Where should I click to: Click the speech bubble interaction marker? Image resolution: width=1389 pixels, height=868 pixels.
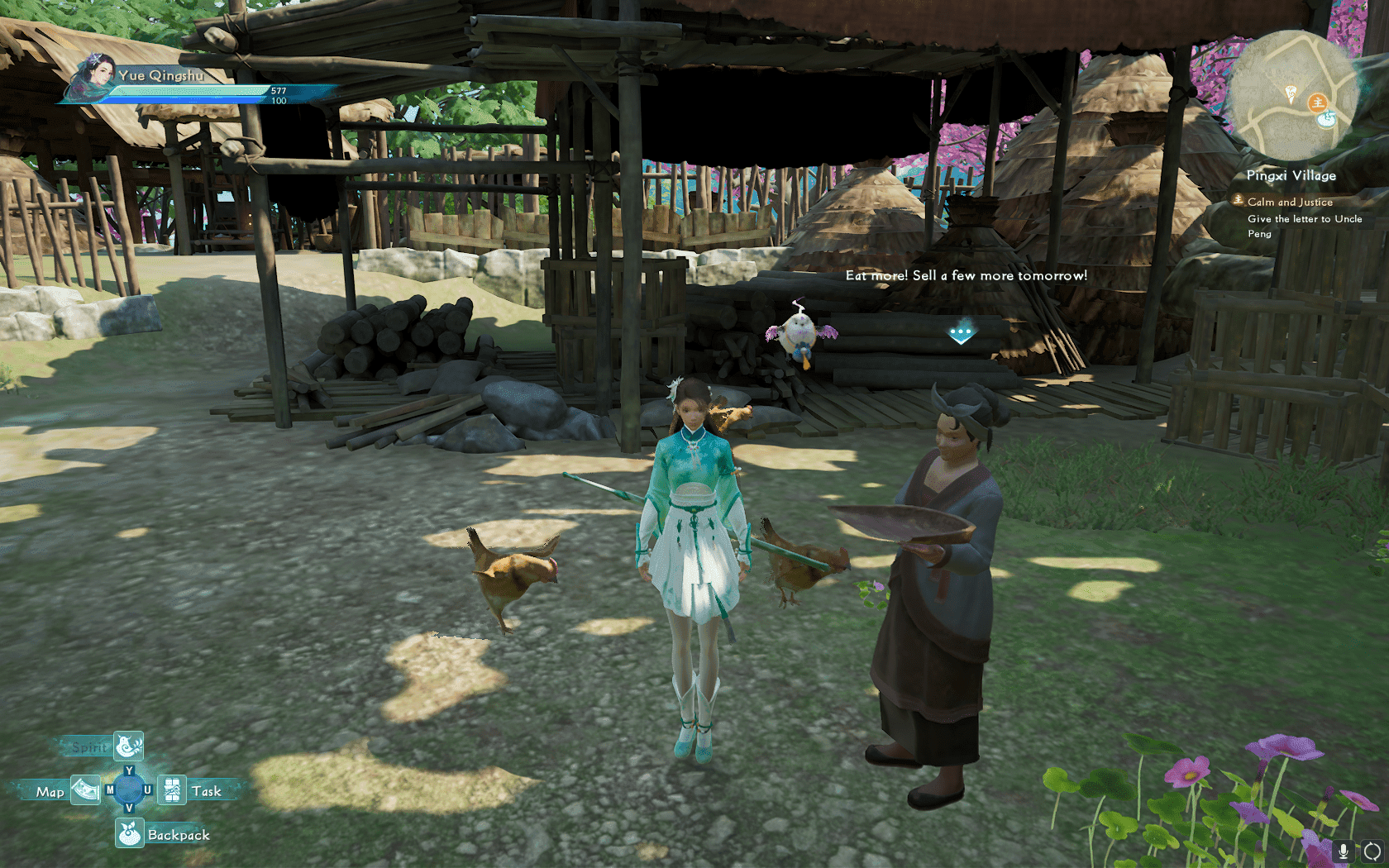tap(961, 332)
